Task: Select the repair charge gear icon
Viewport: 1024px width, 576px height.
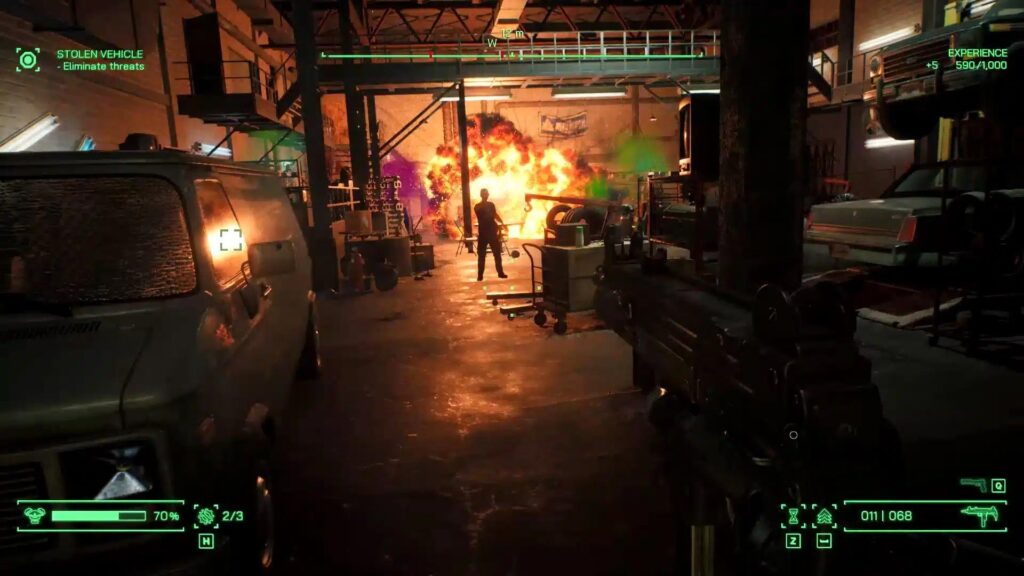Action: [206, 516]
